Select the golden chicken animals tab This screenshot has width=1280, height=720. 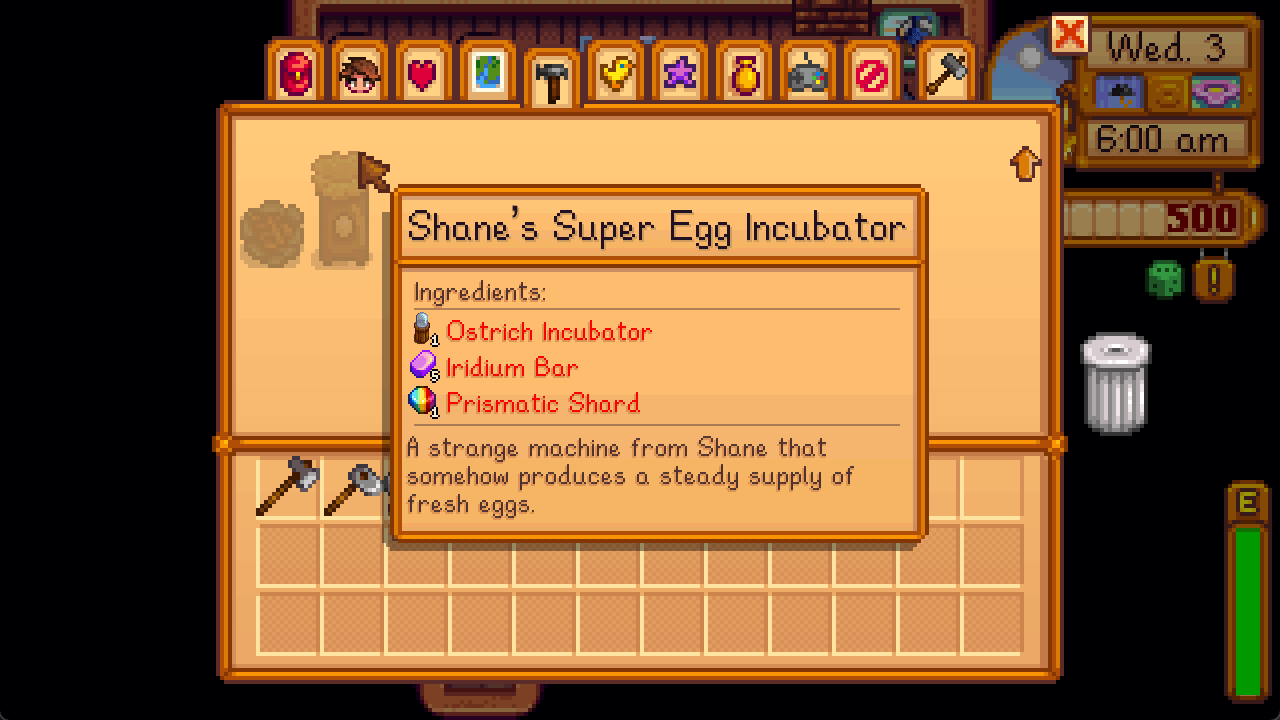[614, 73]
